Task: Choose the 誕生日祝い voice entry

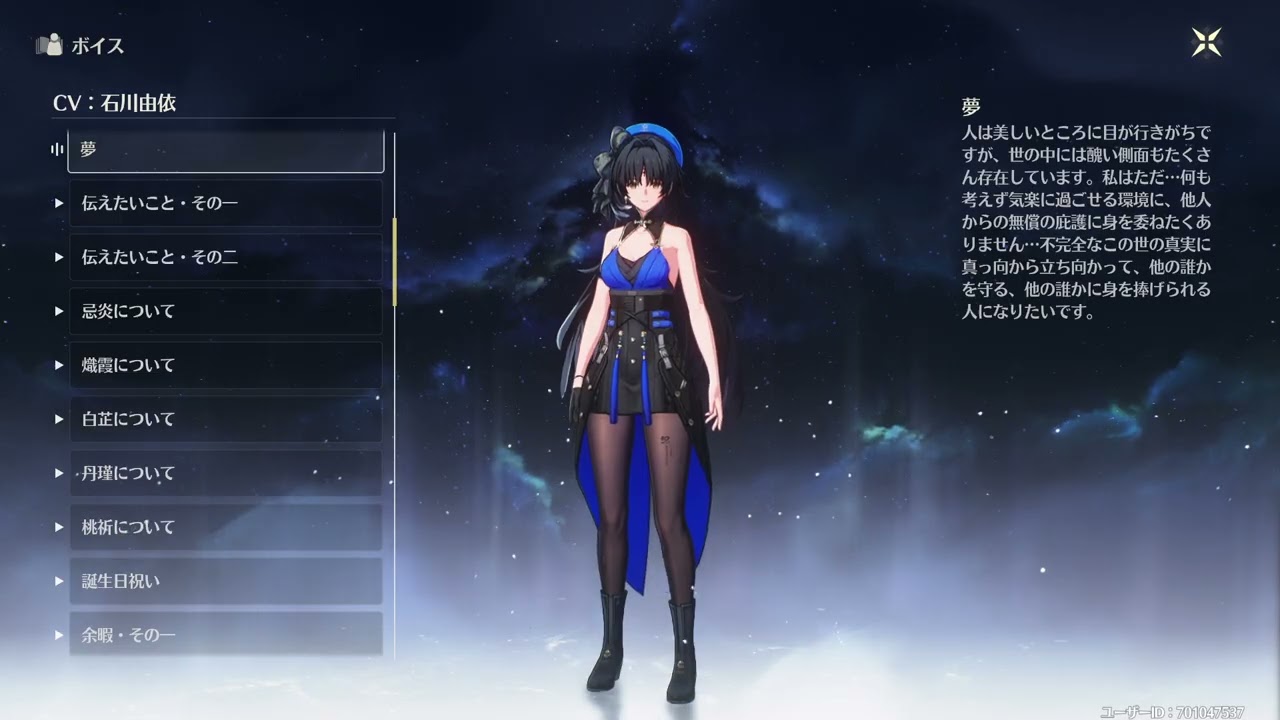Action: [x=225, y=582]
